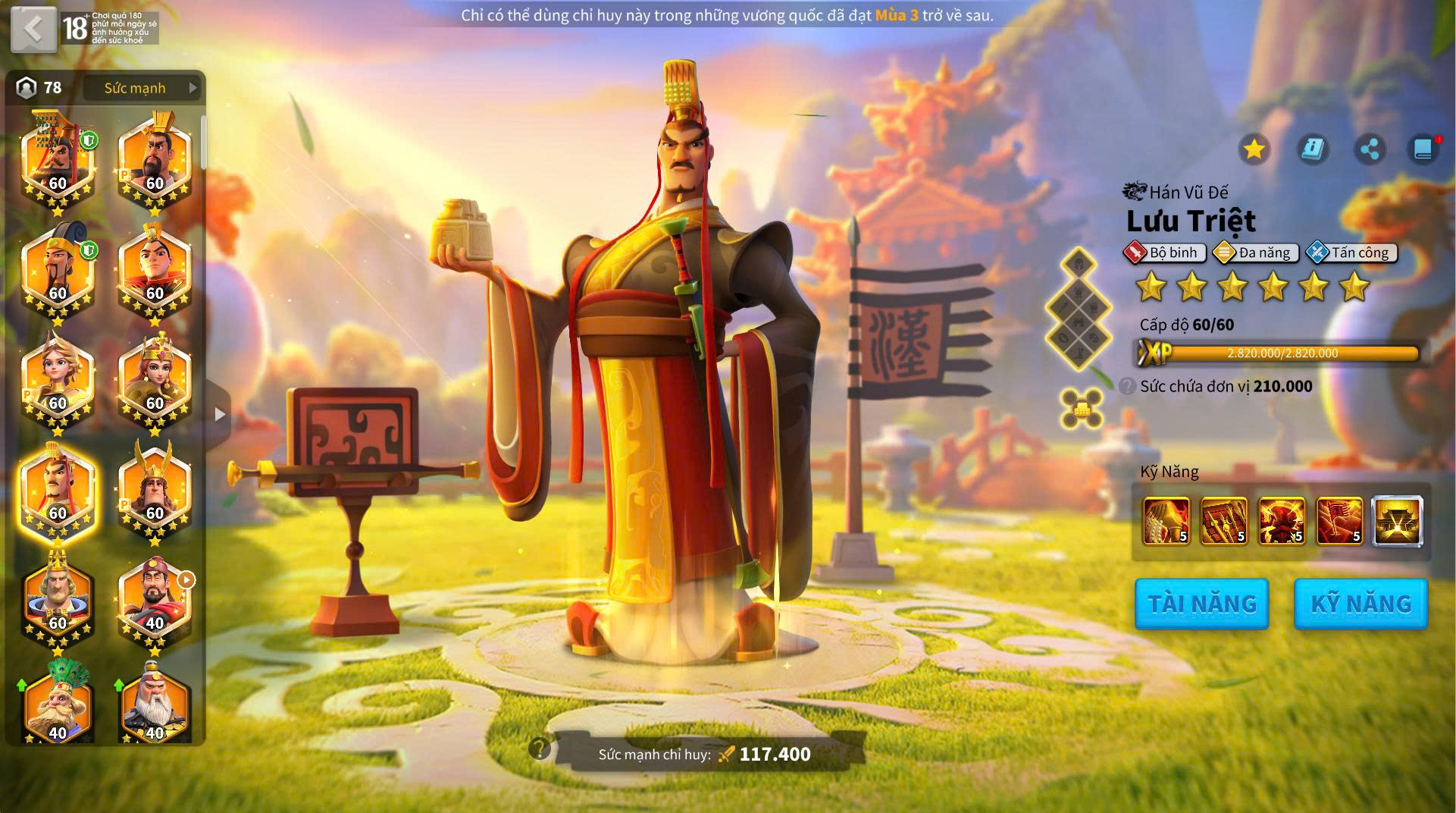The image size is (1456, 813).
Task: Open the diamond-shaped equipment slots panel
Action: click(1078, 309)
